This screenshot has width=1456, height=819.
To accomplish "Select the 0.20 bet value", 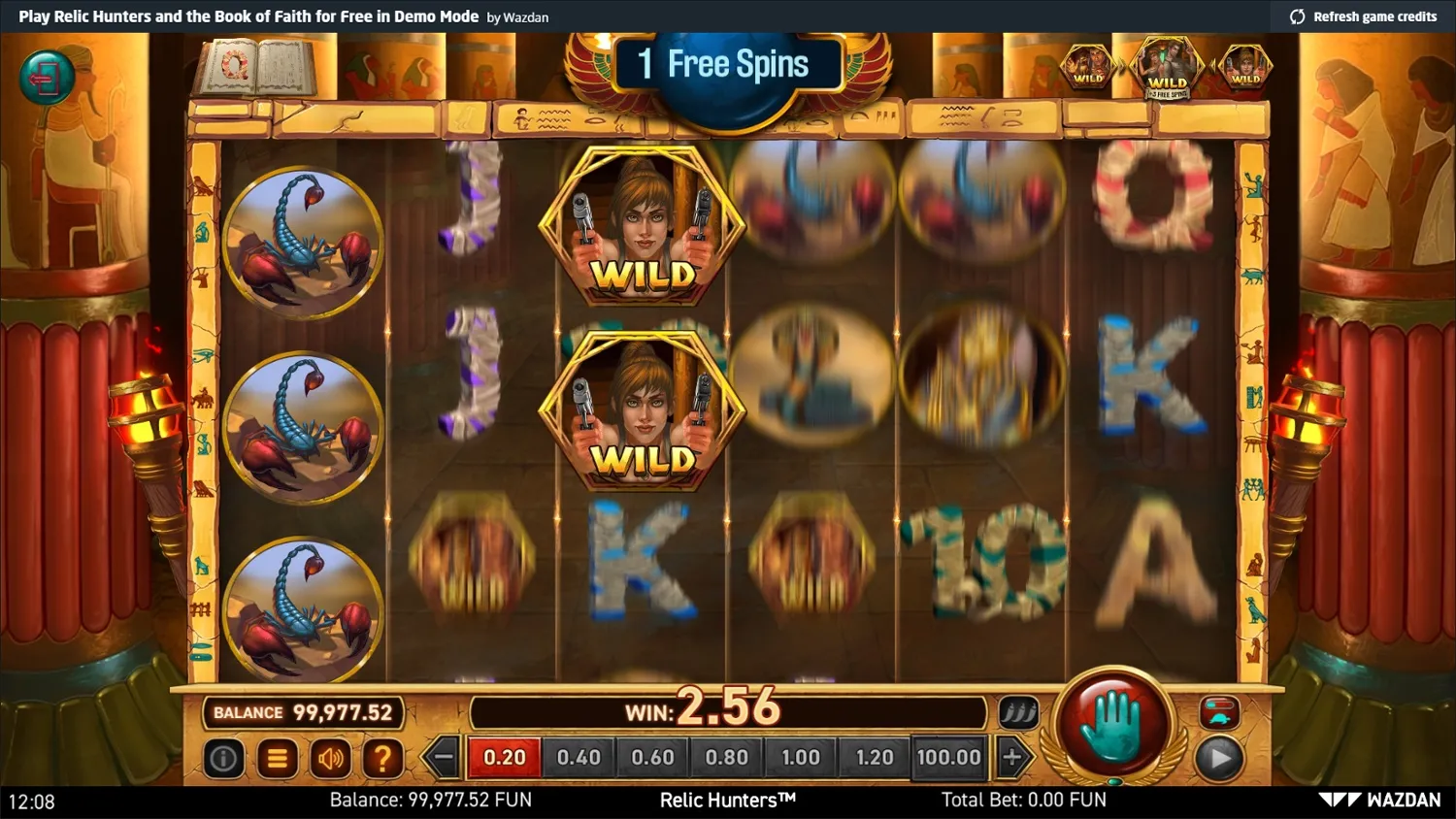I will click(504, 757).
